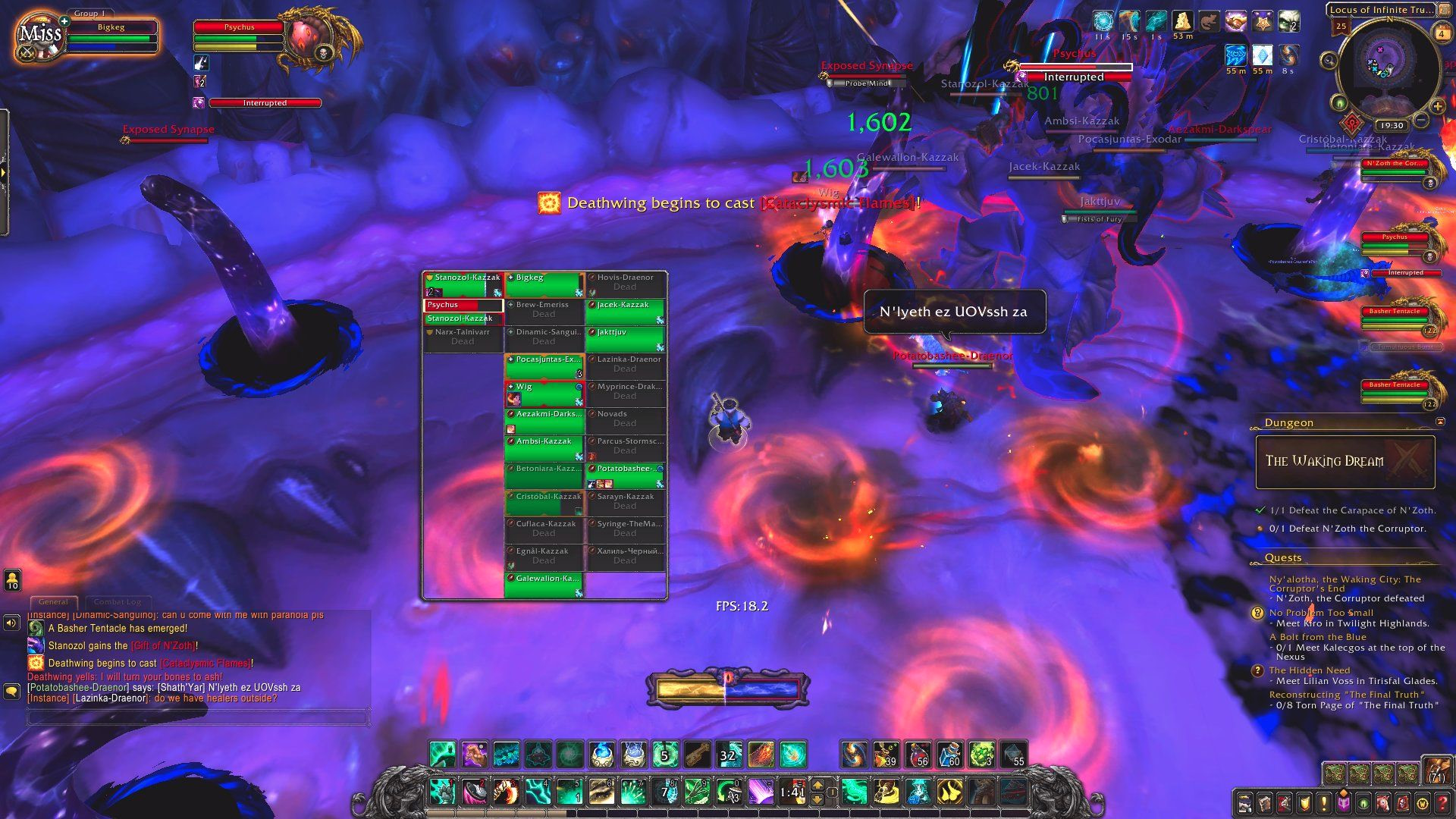The image size is (1456, 819).
Task: Click the minimap zoom-out minus button
Action: (x=1421, y=121)
